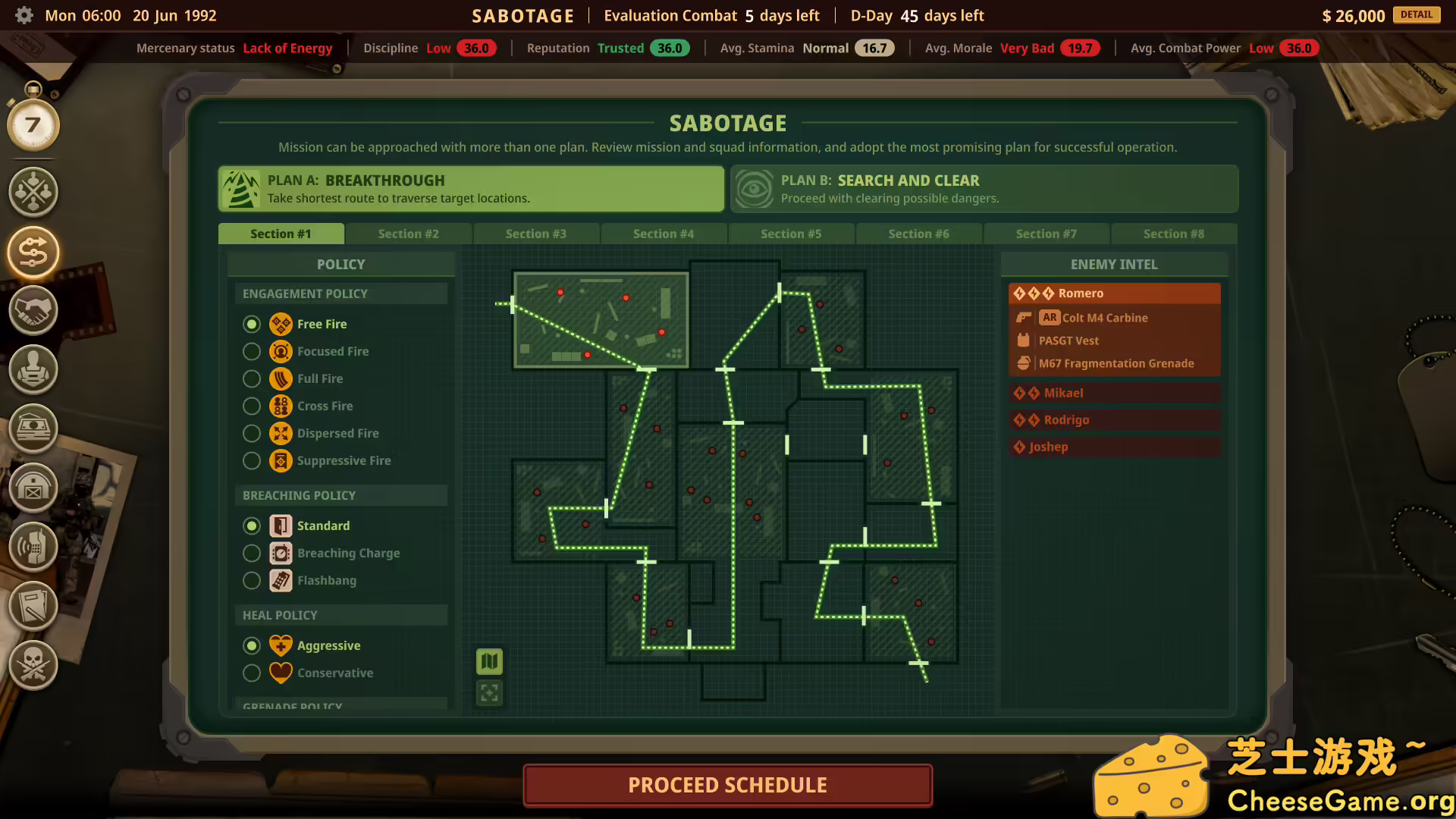
Task: Select the Focused Fire engagement policy
Action: coord(252,351)
